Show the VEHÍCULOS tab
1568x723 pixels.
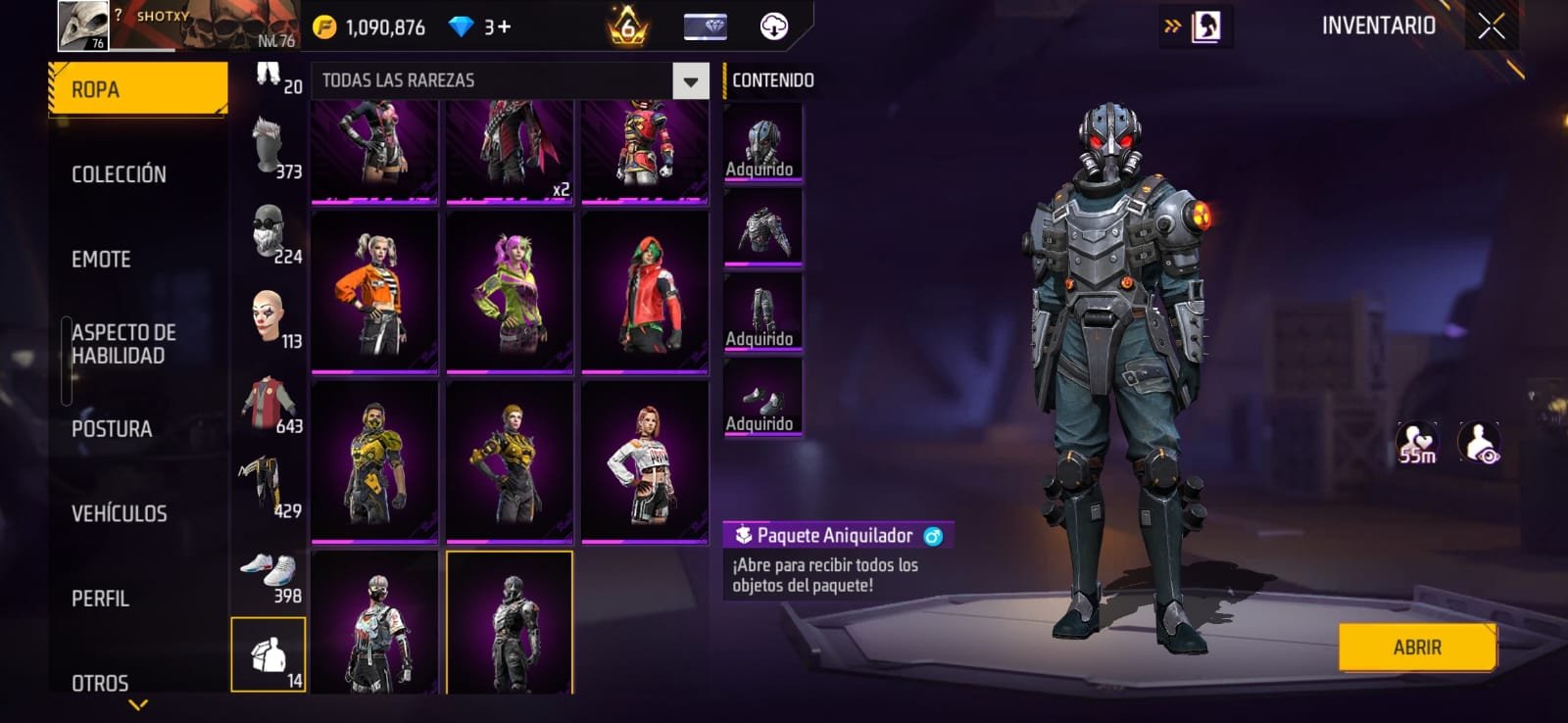pos(119,513)
